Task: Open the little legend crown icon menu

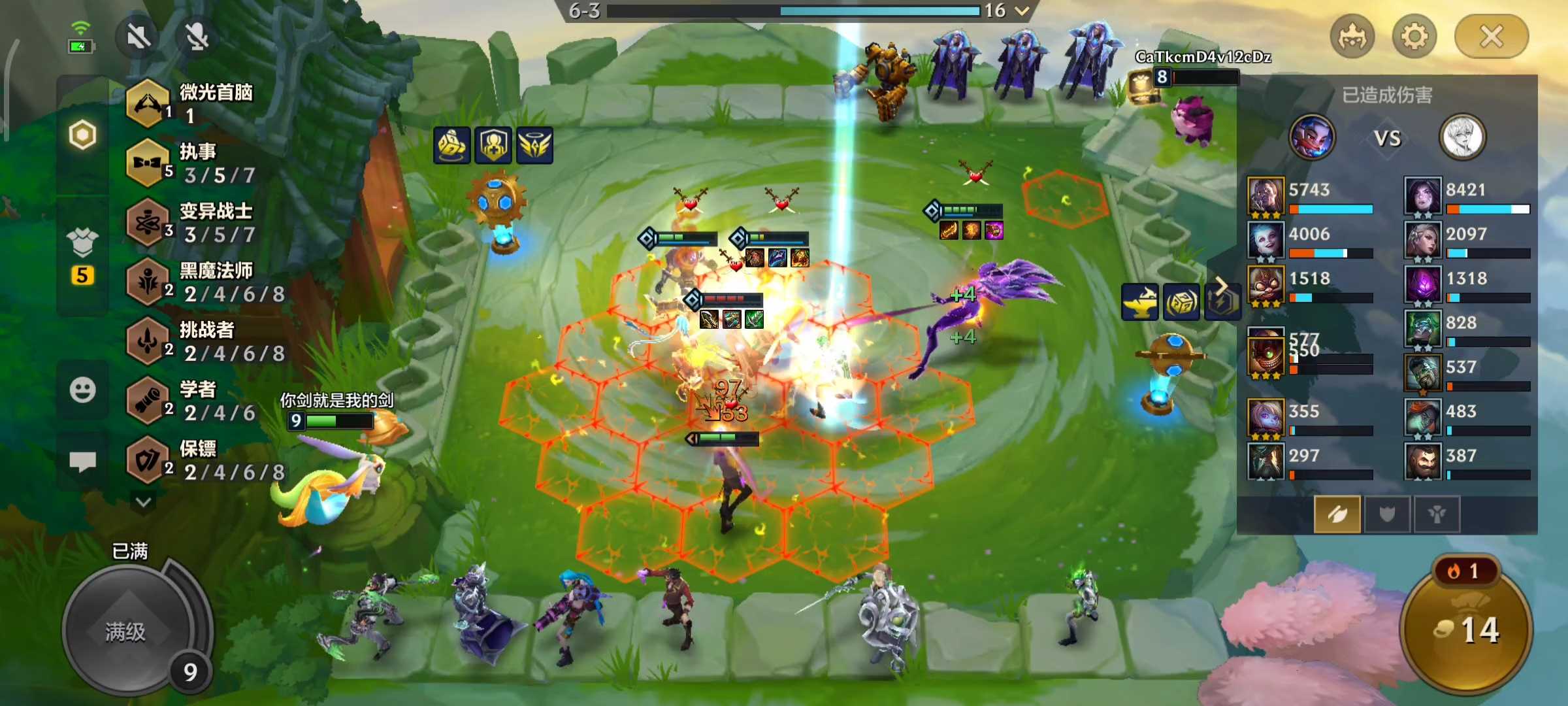Action: (1352, 37)
